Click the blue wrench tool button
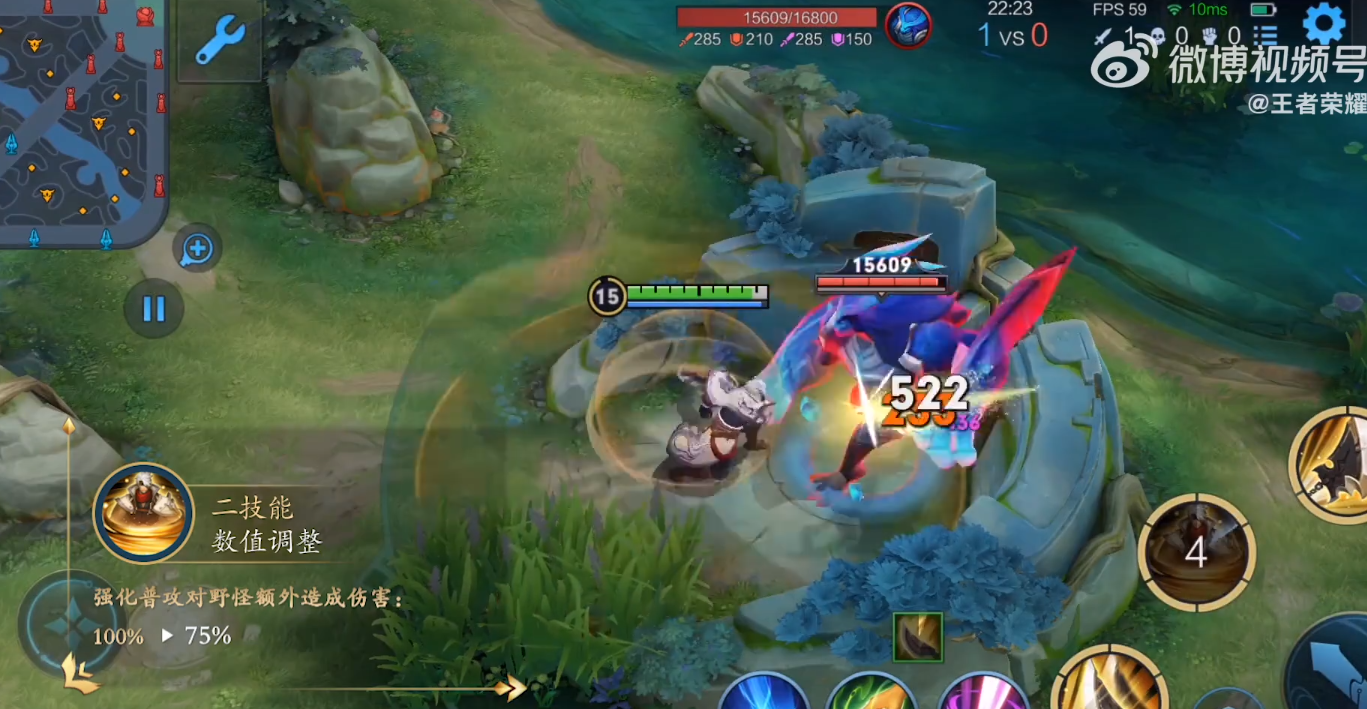Image resolution: width=1367 pixels, height=709 pixels. pos(220,41)
